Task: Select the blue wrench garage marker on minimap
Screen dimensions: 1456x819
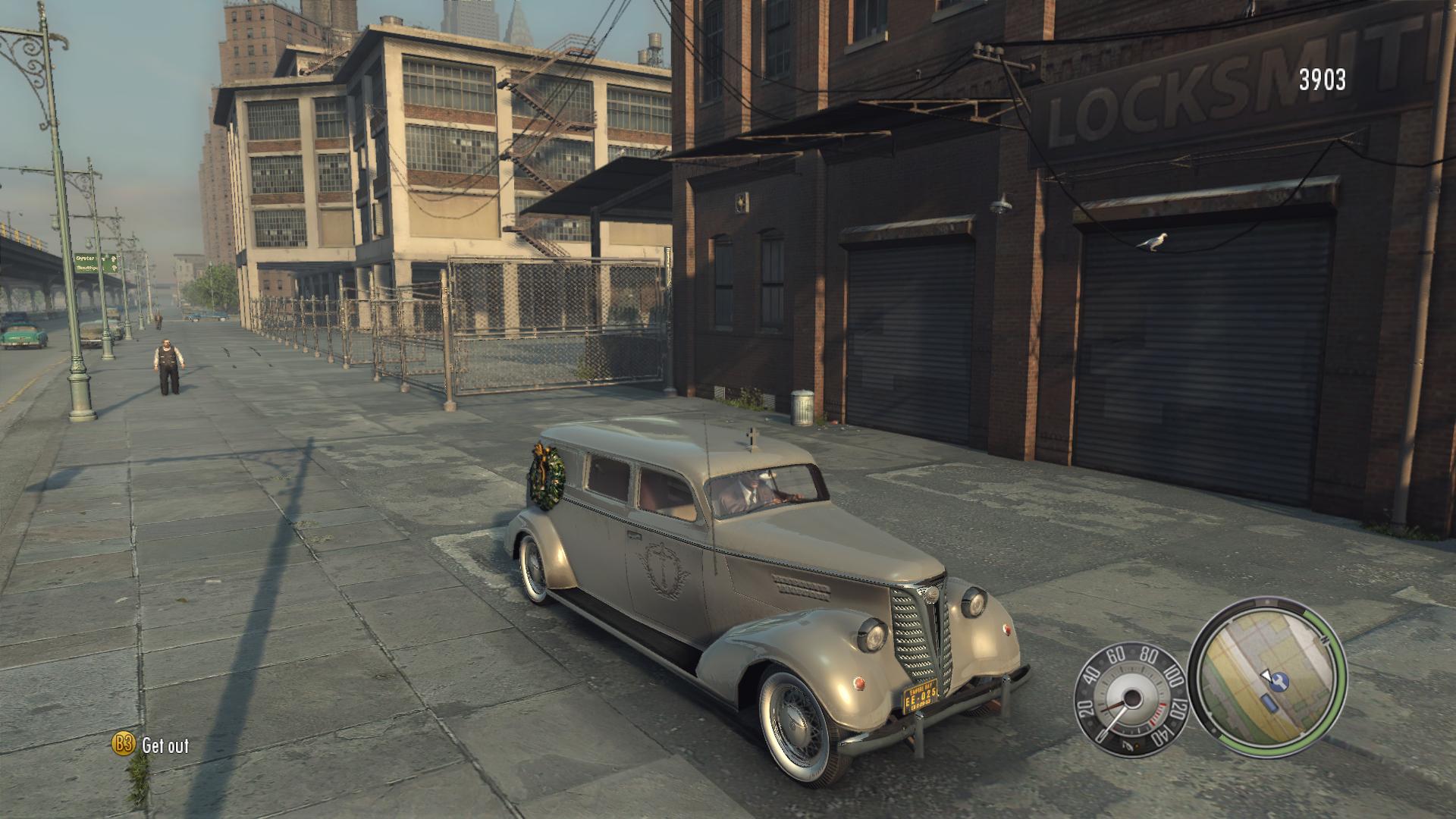Action: pyautogui.click(x=1281, y=682)
